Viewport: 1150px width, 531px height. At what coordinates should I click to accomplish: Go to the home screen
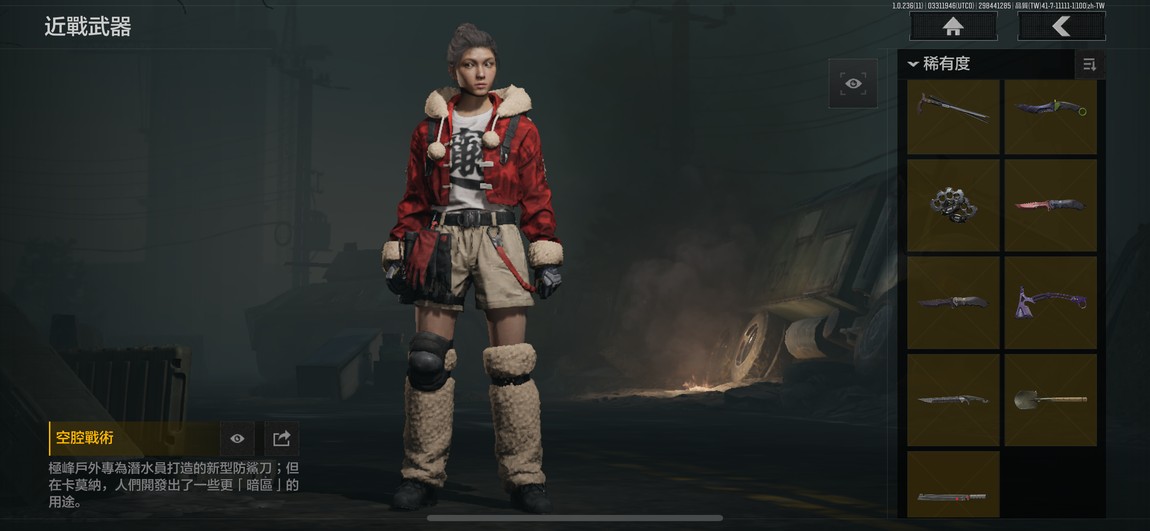click(x=952, y=27)
